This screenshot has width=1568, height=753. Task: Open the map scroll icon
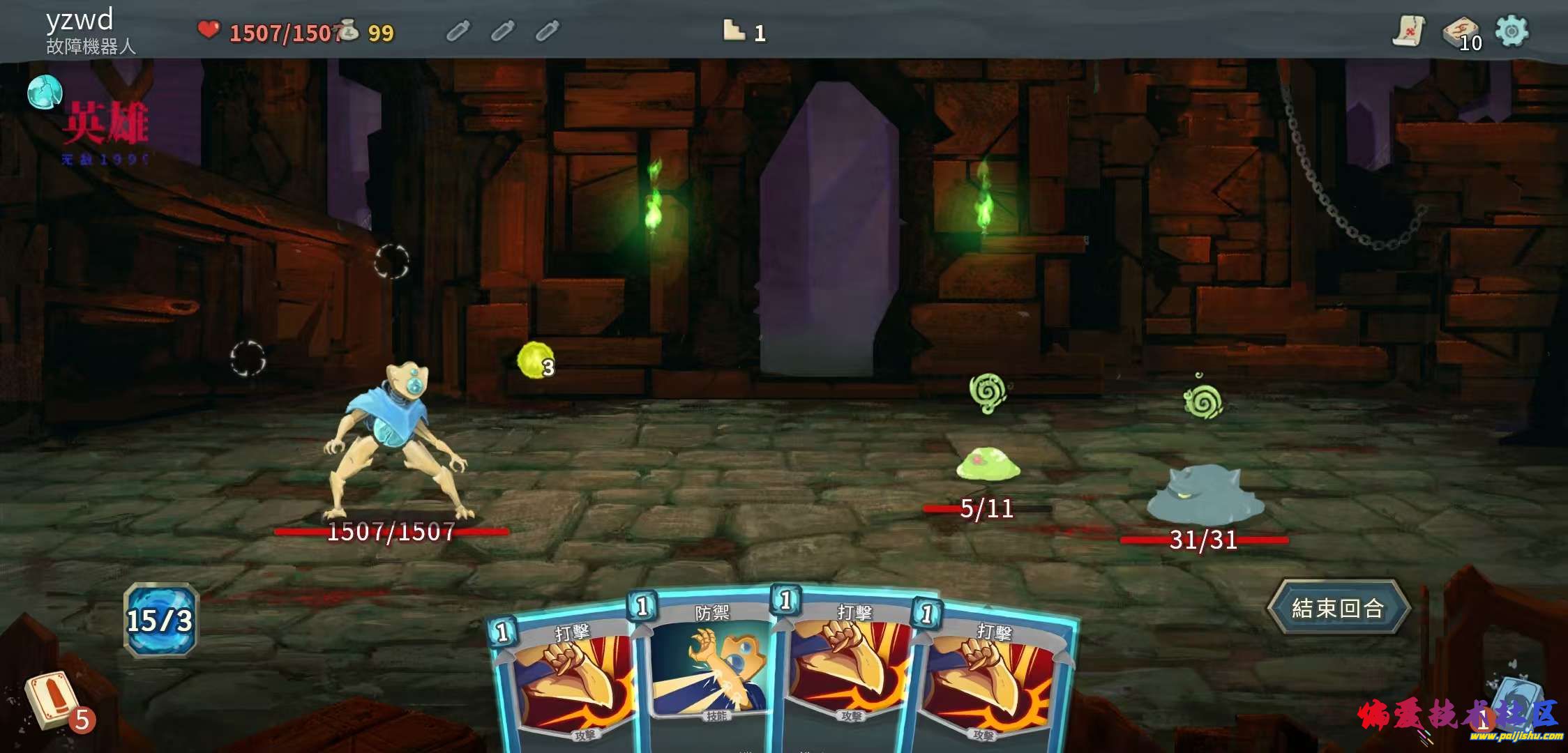(1410, 31)
